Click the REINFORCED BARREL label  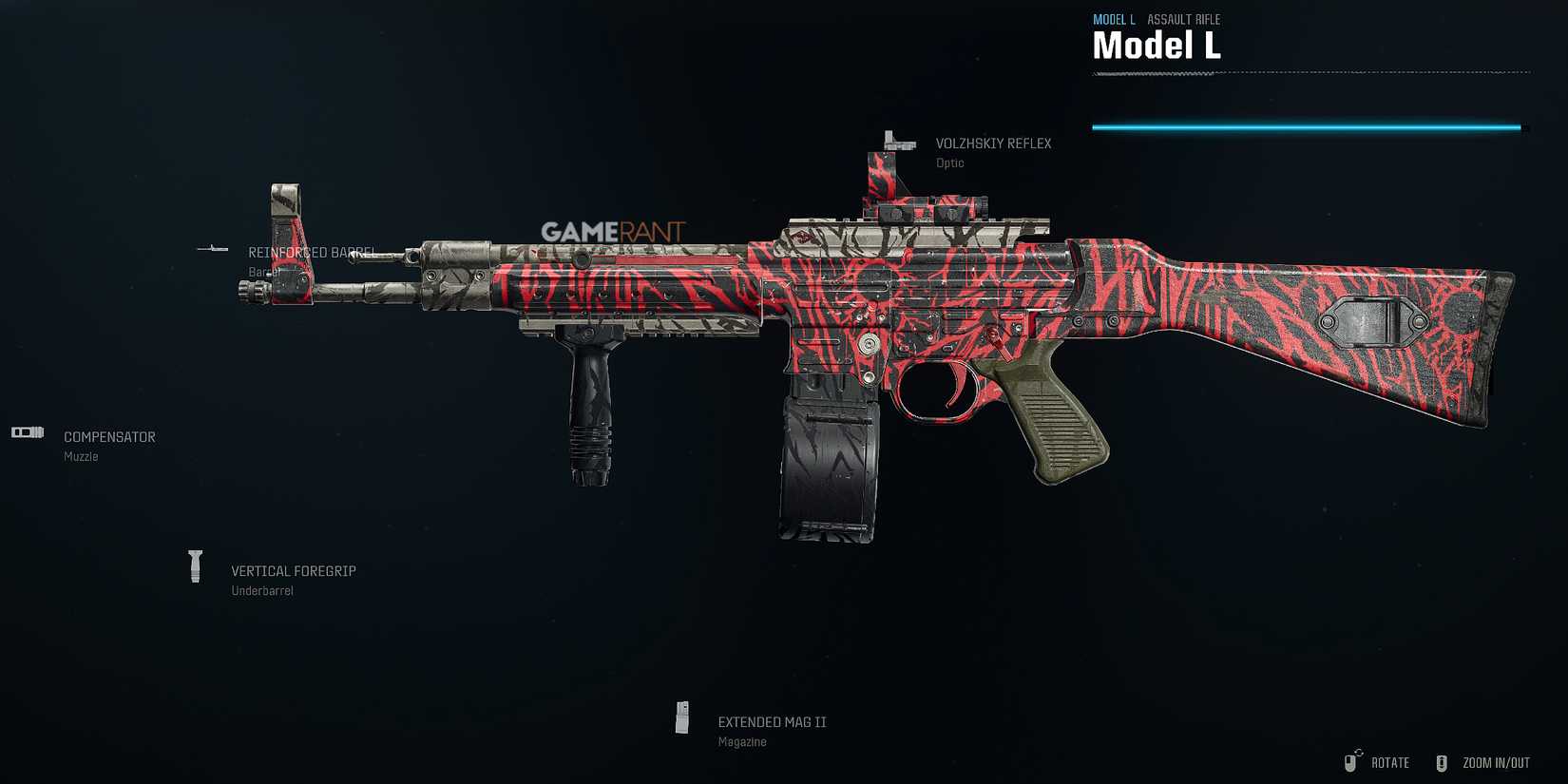[x=311, y=253]
